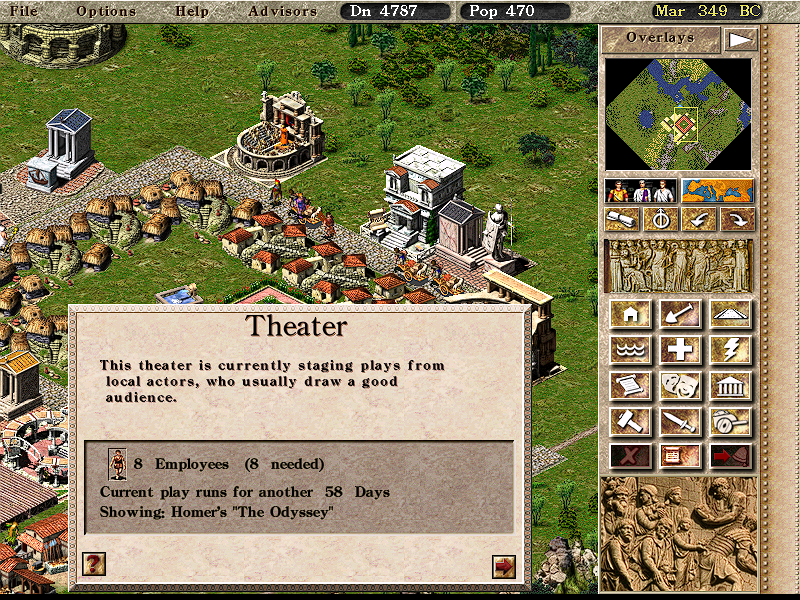Image resolution: width=800 pixels, height=600 pixels.
Task: Select the clear land shovel tool
Action: click(681, 314)
